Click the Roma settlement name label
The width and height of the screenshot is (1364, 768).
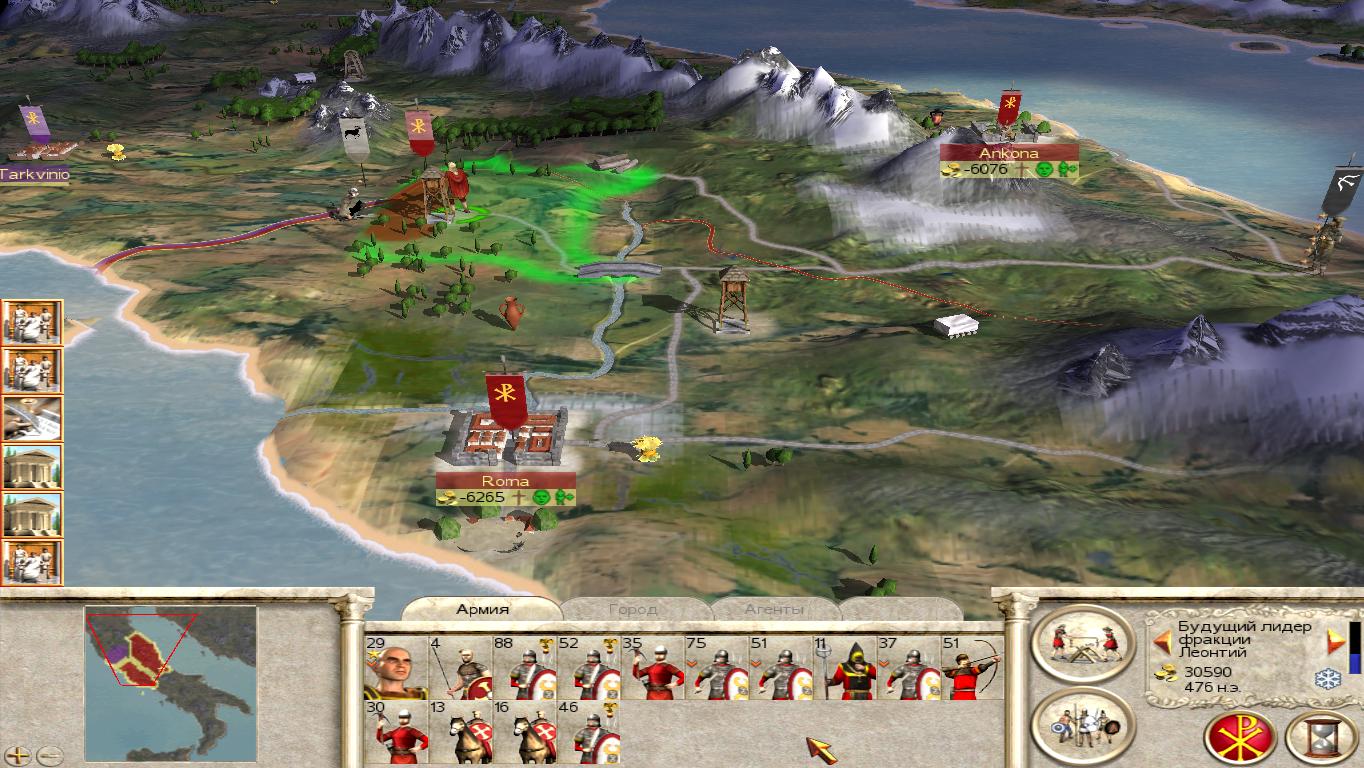pos(505,481)
